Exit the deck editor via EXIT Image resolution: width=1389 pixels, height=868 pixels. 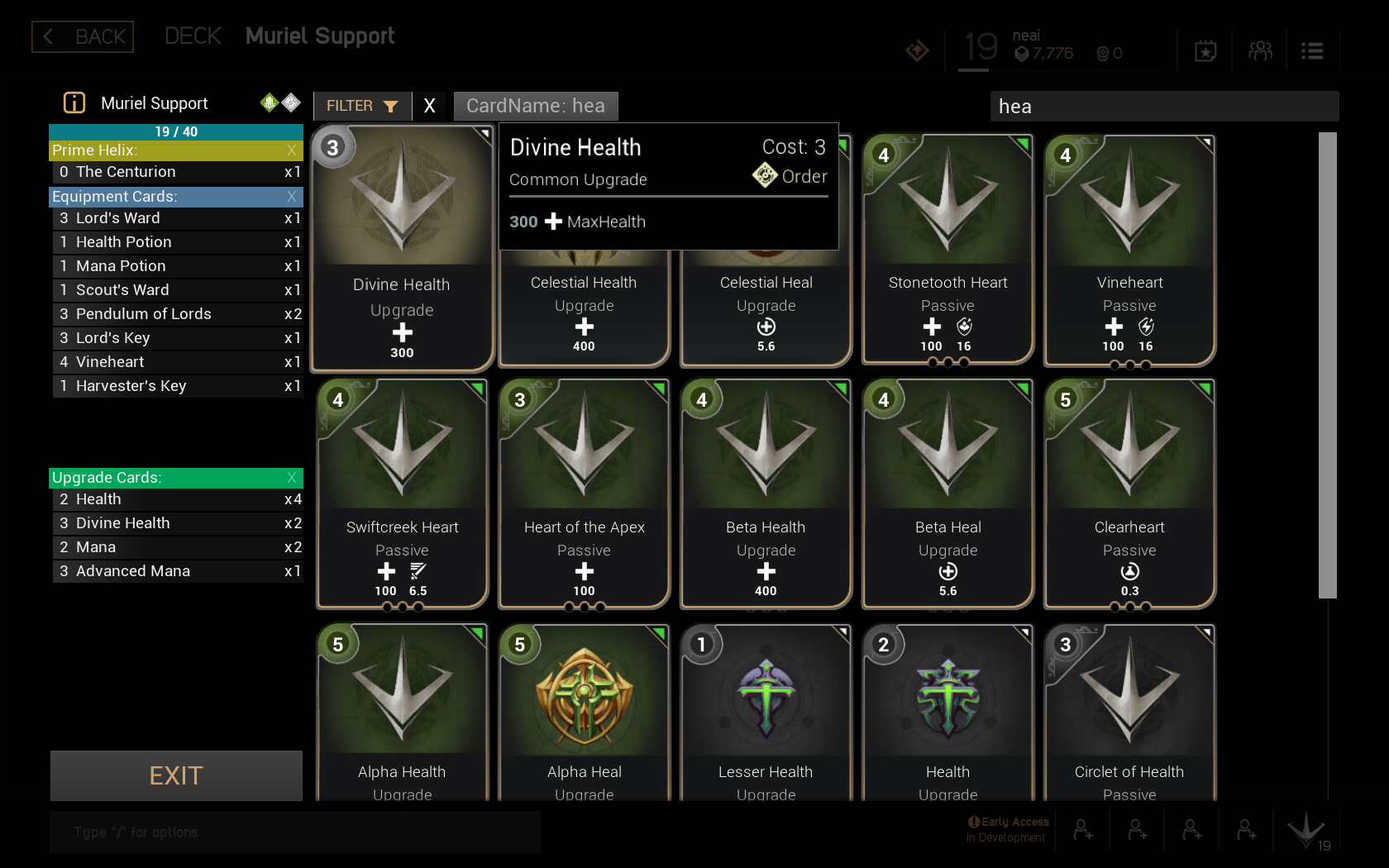pos(176,775)
